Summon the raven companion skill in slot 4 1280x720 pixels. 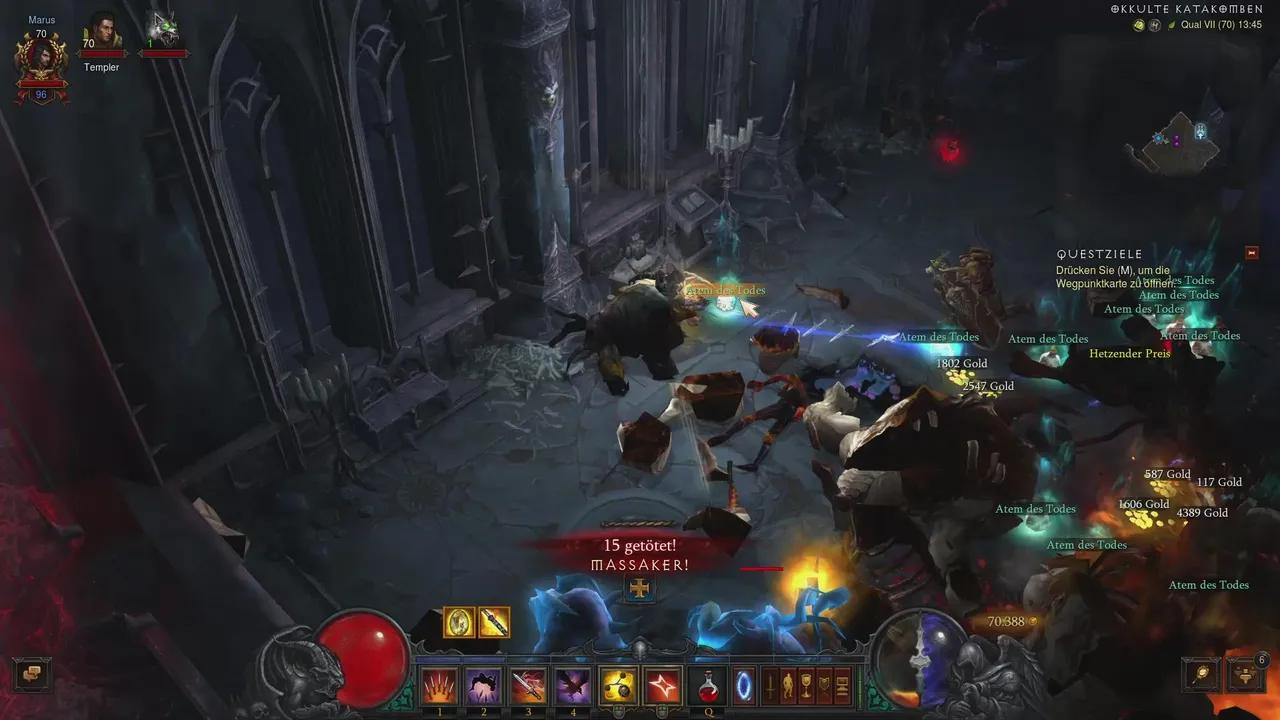click(x=573, y=685)
